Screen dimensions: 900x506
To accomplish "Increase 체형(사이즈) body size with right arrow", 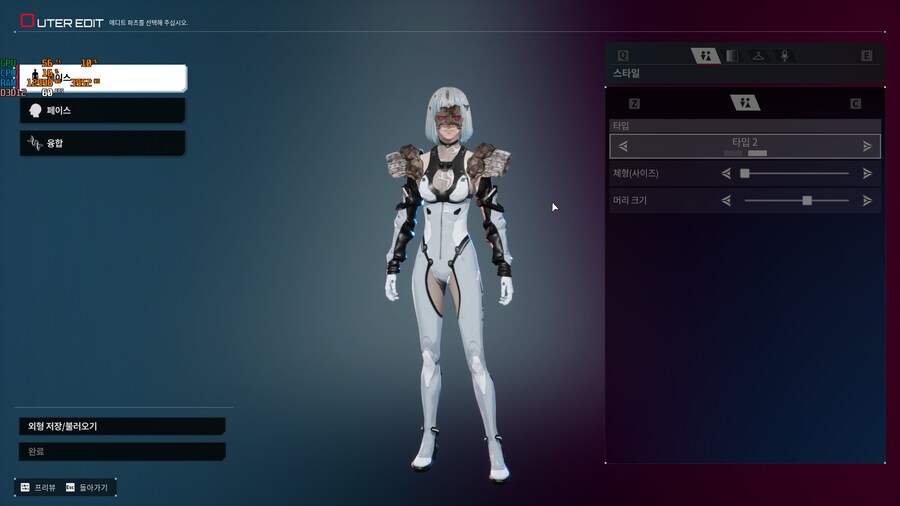I will coord(867,173).
